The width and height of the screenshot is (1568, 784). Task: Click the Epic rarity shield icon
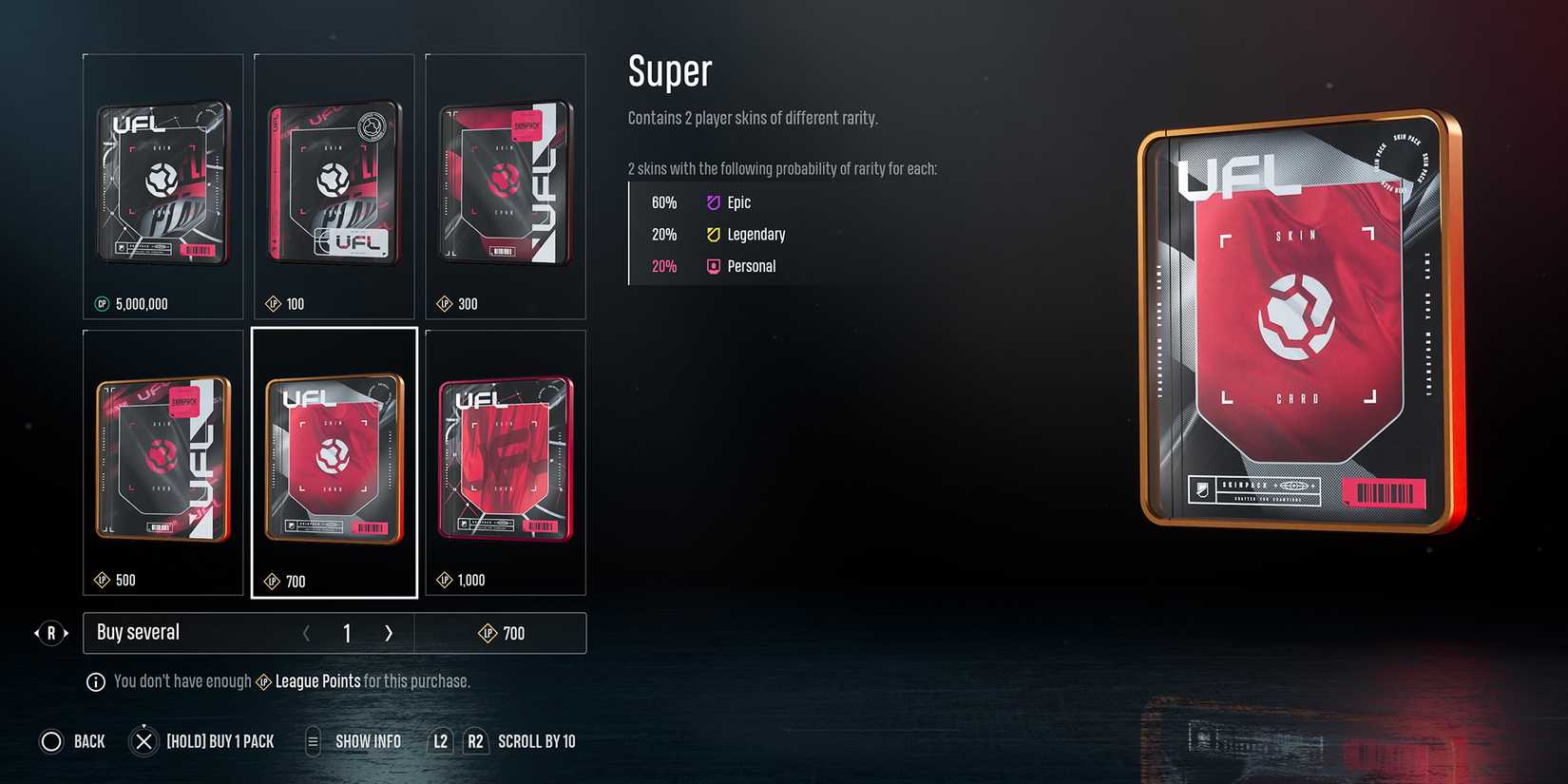point(713,202)
